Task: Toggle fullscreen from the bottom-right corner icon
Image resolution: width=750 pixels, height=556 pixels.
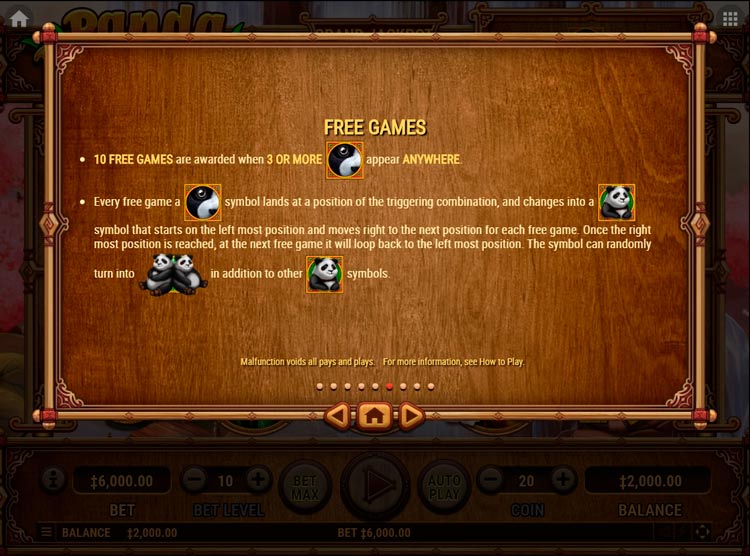Action: coord(702,532)
